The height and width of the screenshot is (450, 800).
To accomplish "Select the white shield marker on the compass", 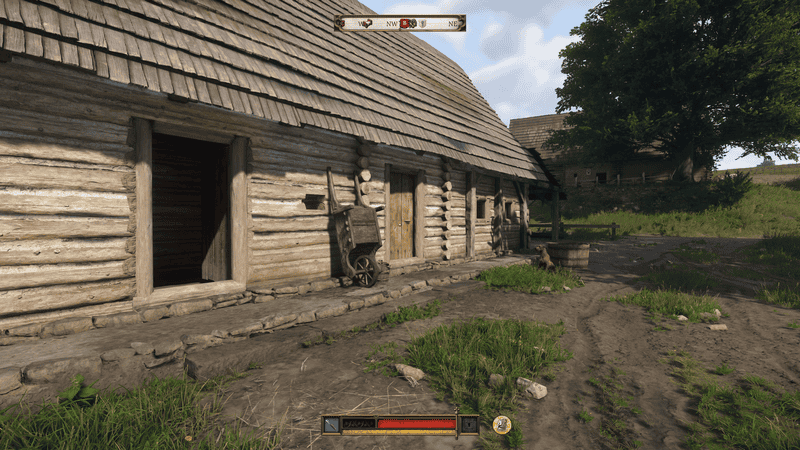I will click(x=423, y=23).
